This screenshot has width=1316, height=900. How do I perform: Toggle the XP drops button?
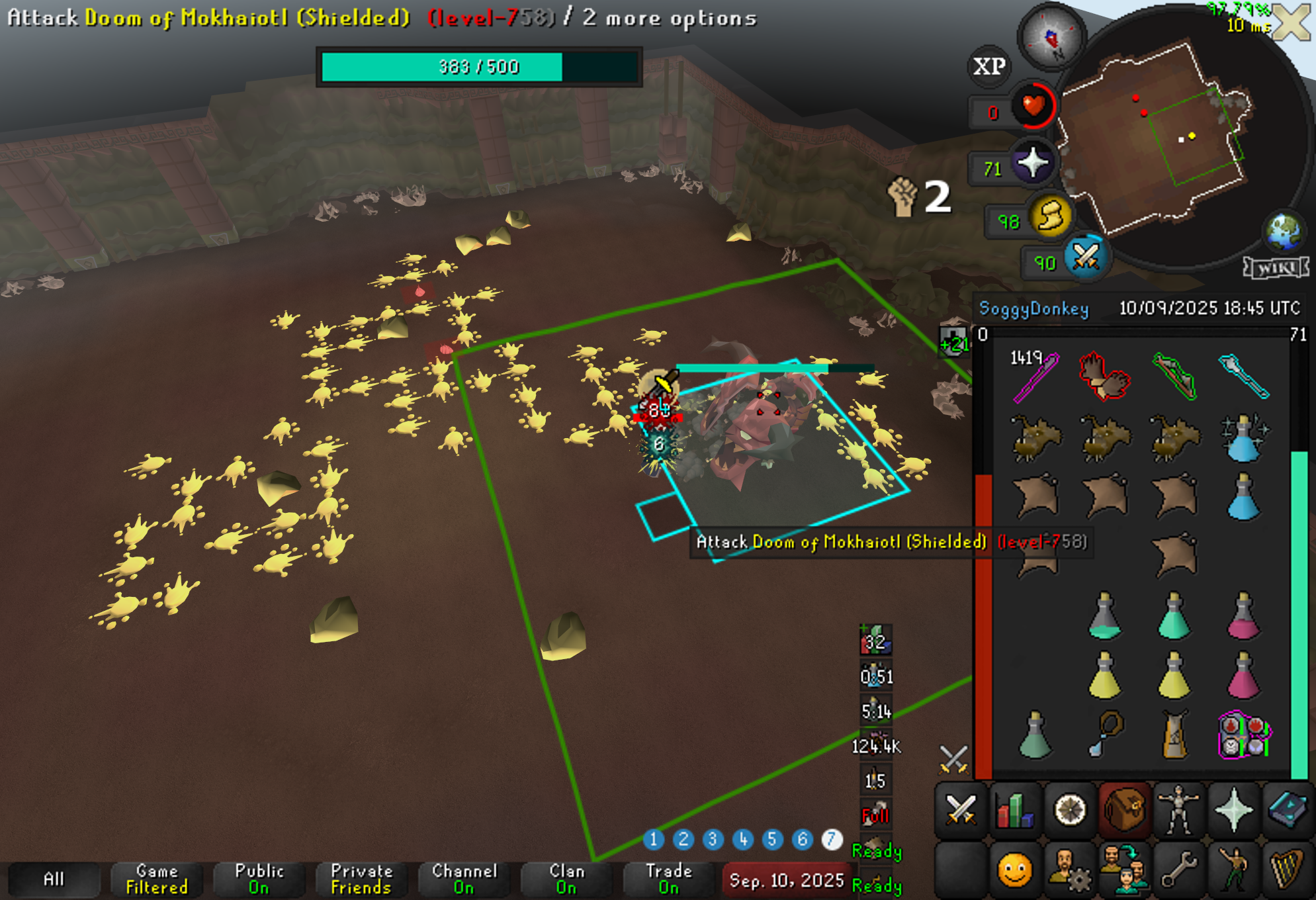pyautogui.click(x=989, y=66)
